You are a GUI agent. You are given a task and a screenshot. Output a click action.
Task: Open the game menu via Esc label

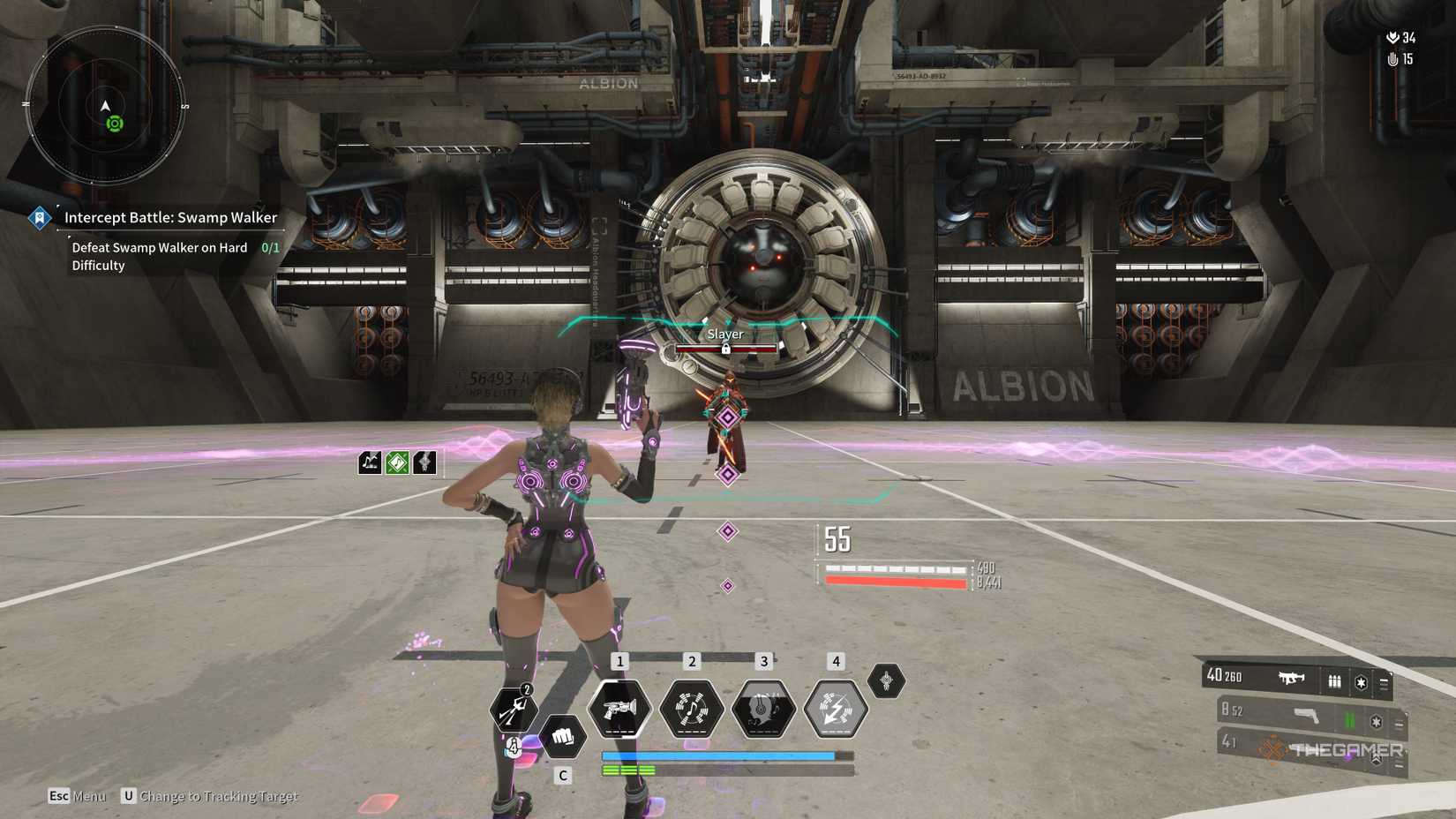coord(59,795)
